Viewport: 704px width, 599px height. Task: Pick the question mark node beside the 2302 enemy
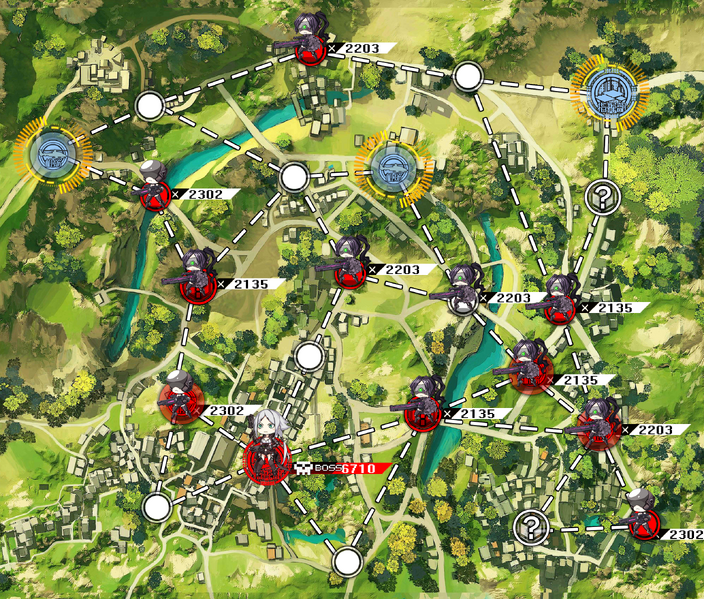point(531,525)
